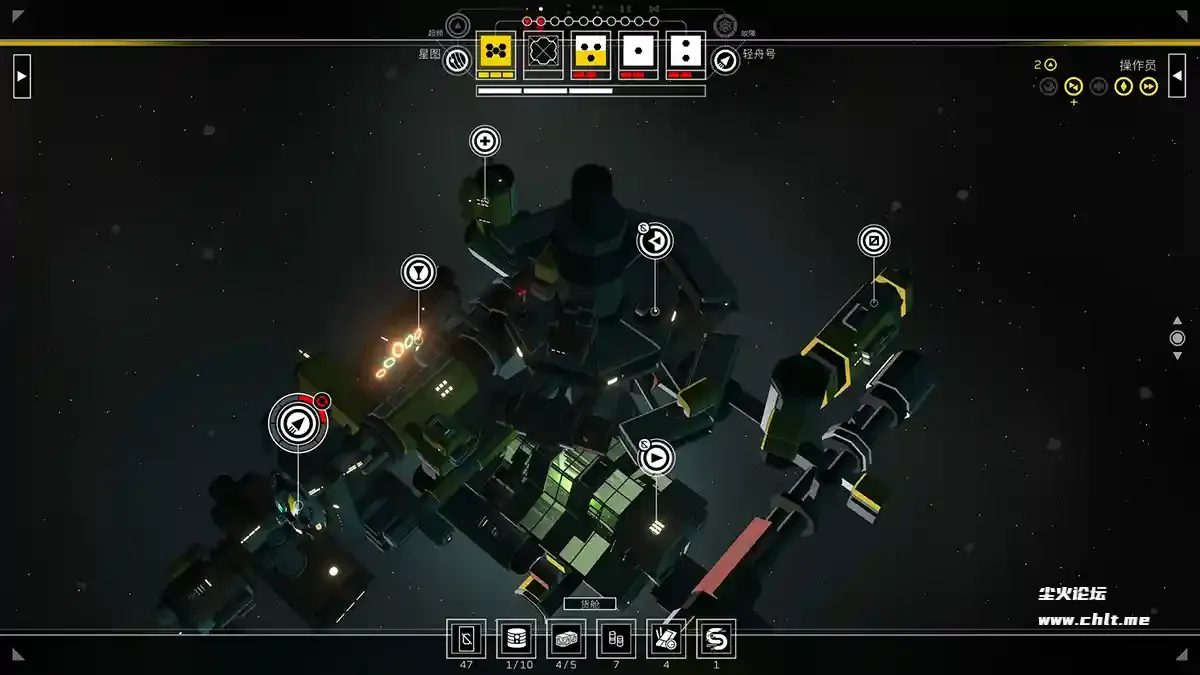This screenshot has width=1200, height=675.
Task: Expand the right side panel arrow
Action: coord(1177,76)
